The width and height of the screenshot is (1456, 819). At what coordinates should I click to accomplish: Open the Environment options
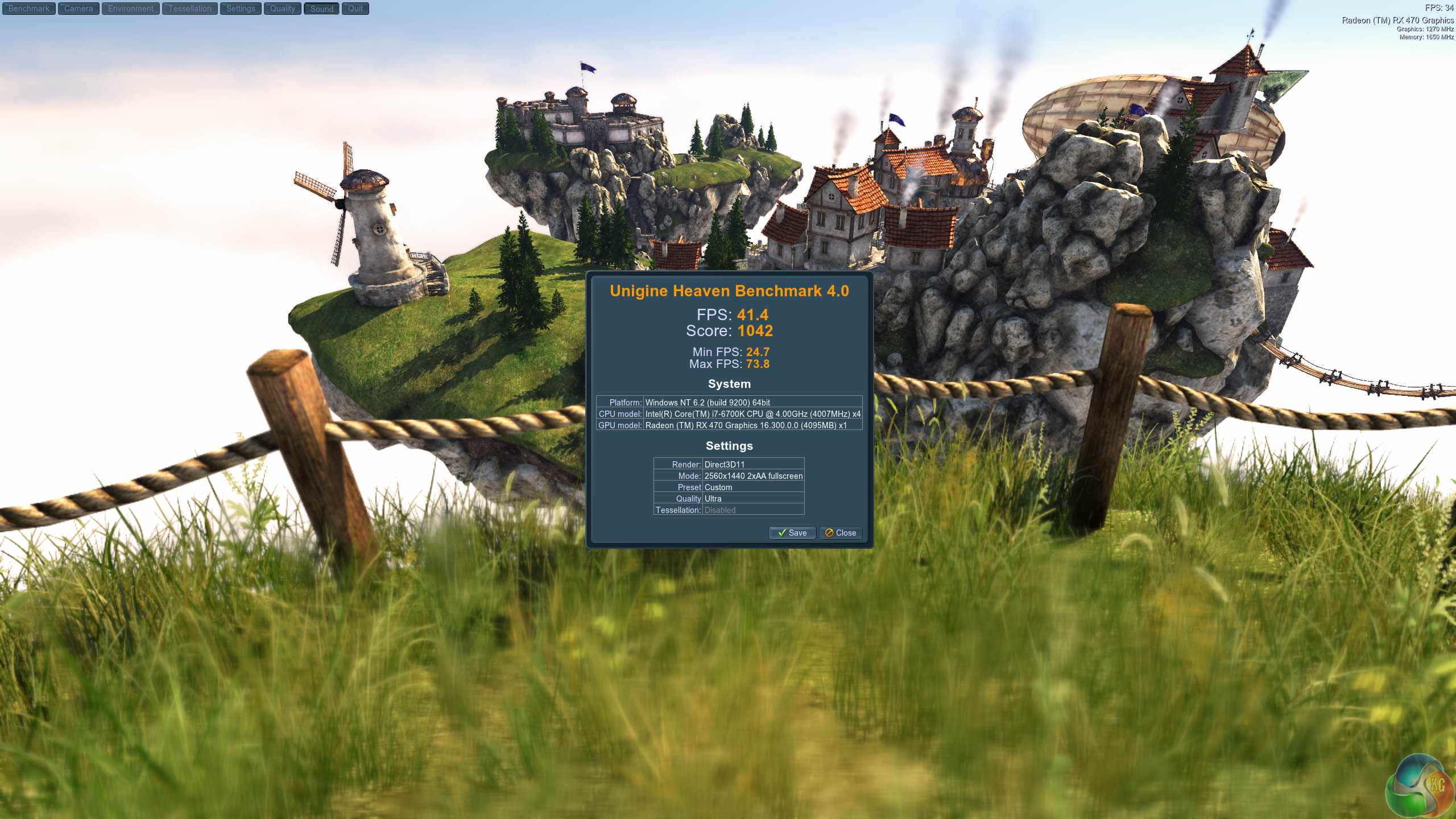point(131,9)
